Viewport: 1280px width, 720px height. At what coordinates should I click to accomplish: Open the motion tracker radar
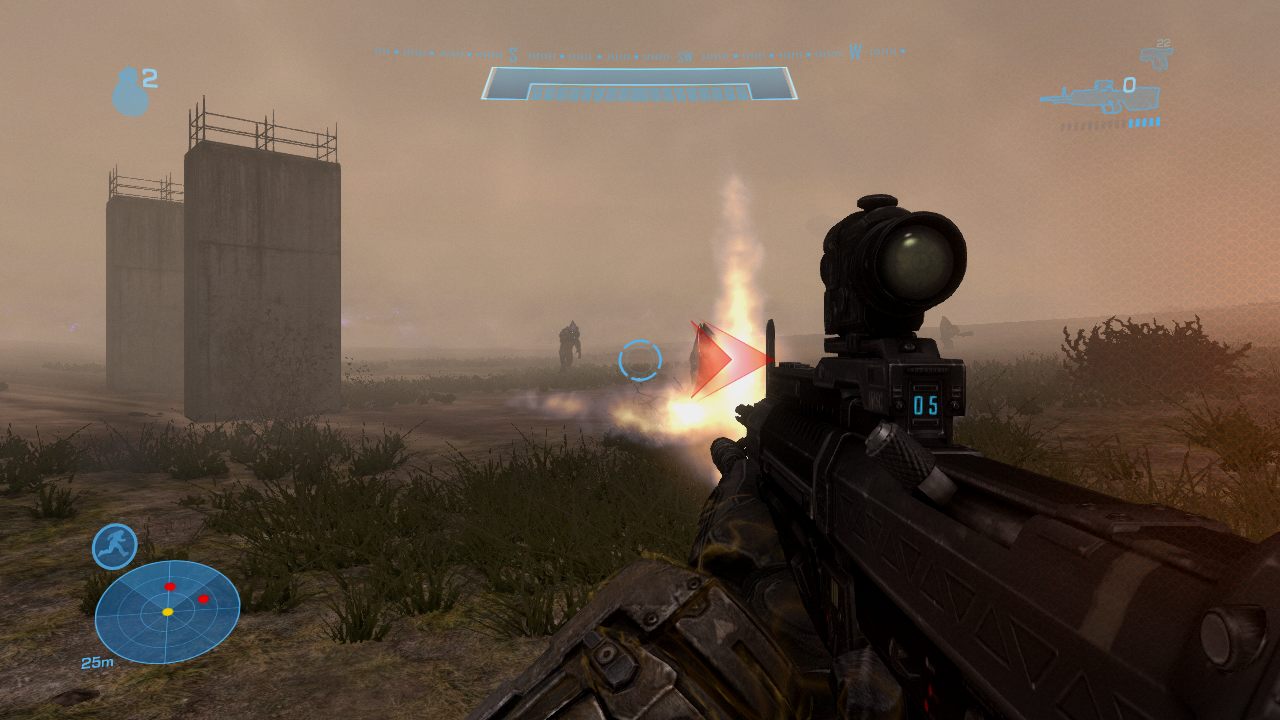click(167, 611)
